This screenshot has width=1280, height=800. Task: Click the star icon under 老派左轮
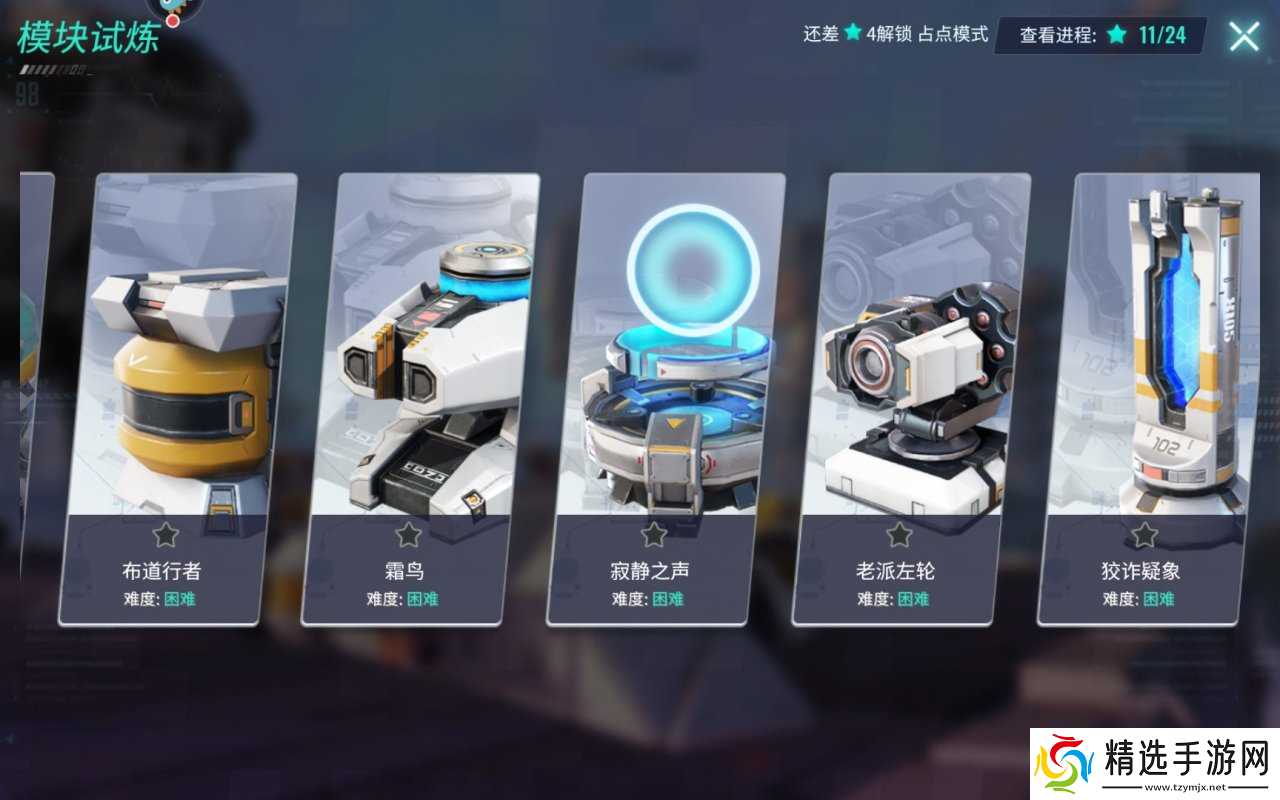pos(897,535)
